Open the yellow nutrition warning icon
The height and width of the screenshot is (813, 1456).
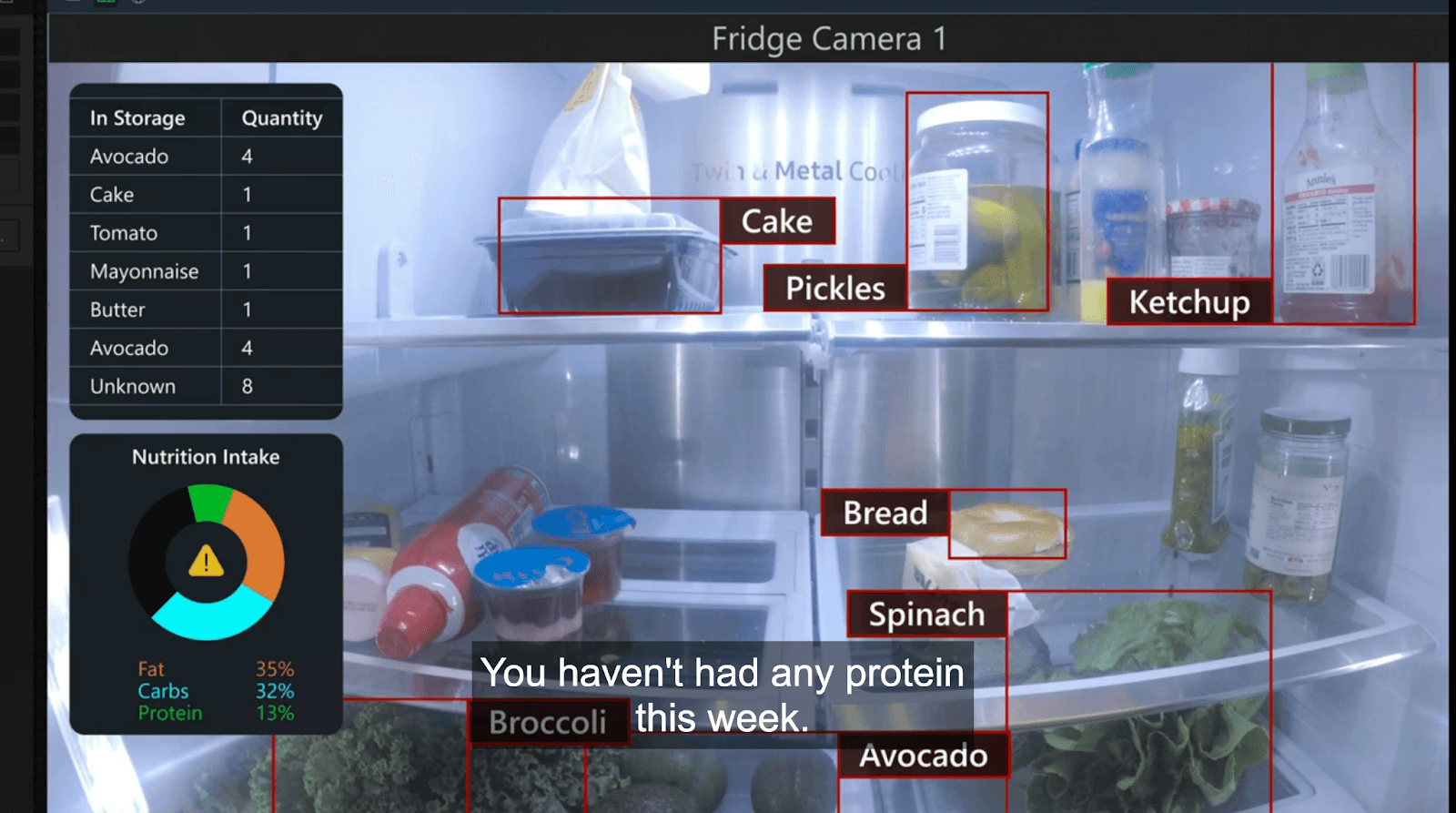coord(206,562)
